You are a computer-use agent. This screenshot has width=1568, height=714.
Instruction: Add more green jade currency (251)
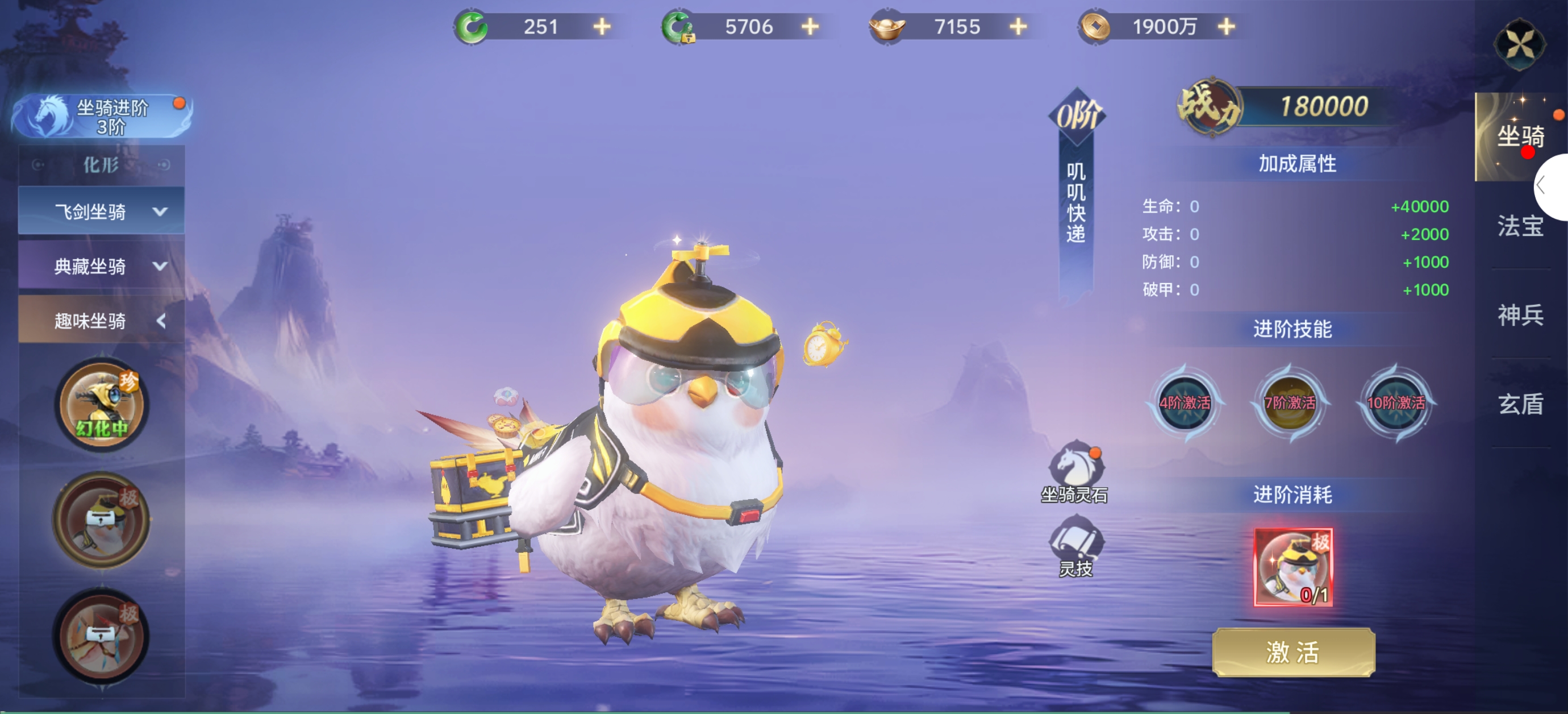pos(602,27)
